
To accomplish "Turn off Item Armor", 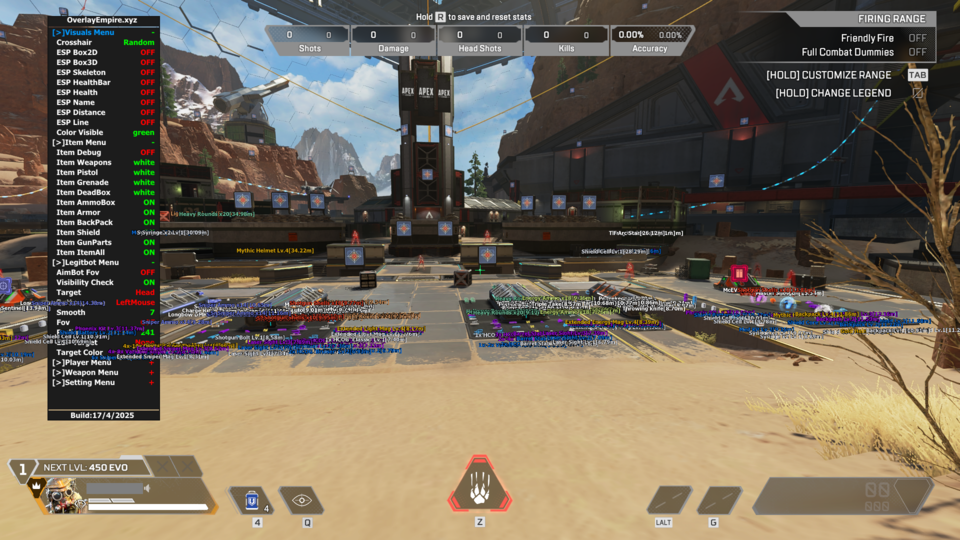I will (148, 213).
